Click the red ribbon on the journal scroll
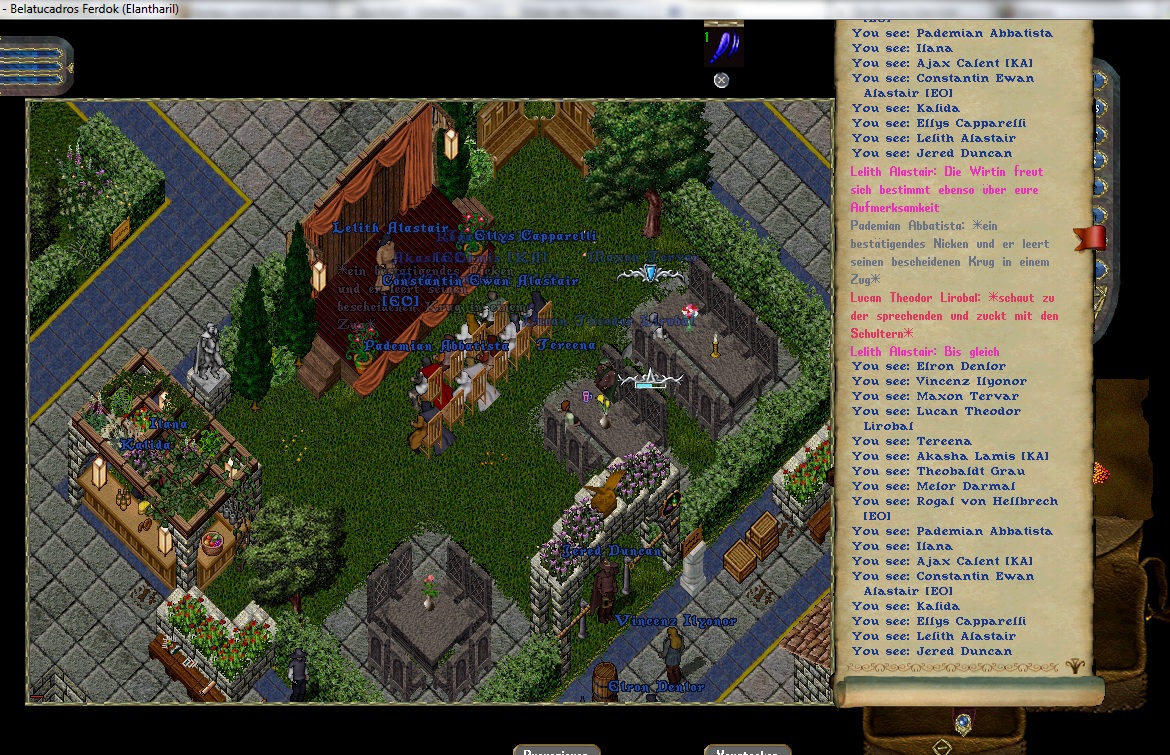The height and width of the screenshot is (755, 1170). point(1091,238)
